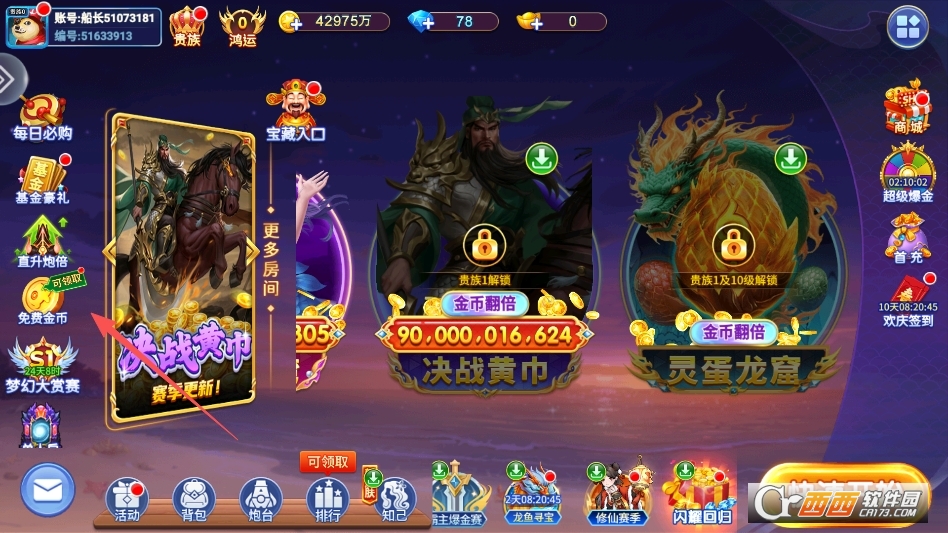Screen dimensions: 948x533
Task: Open 基金豪礼 fund gifts
Action: click(x=42, y=180)
